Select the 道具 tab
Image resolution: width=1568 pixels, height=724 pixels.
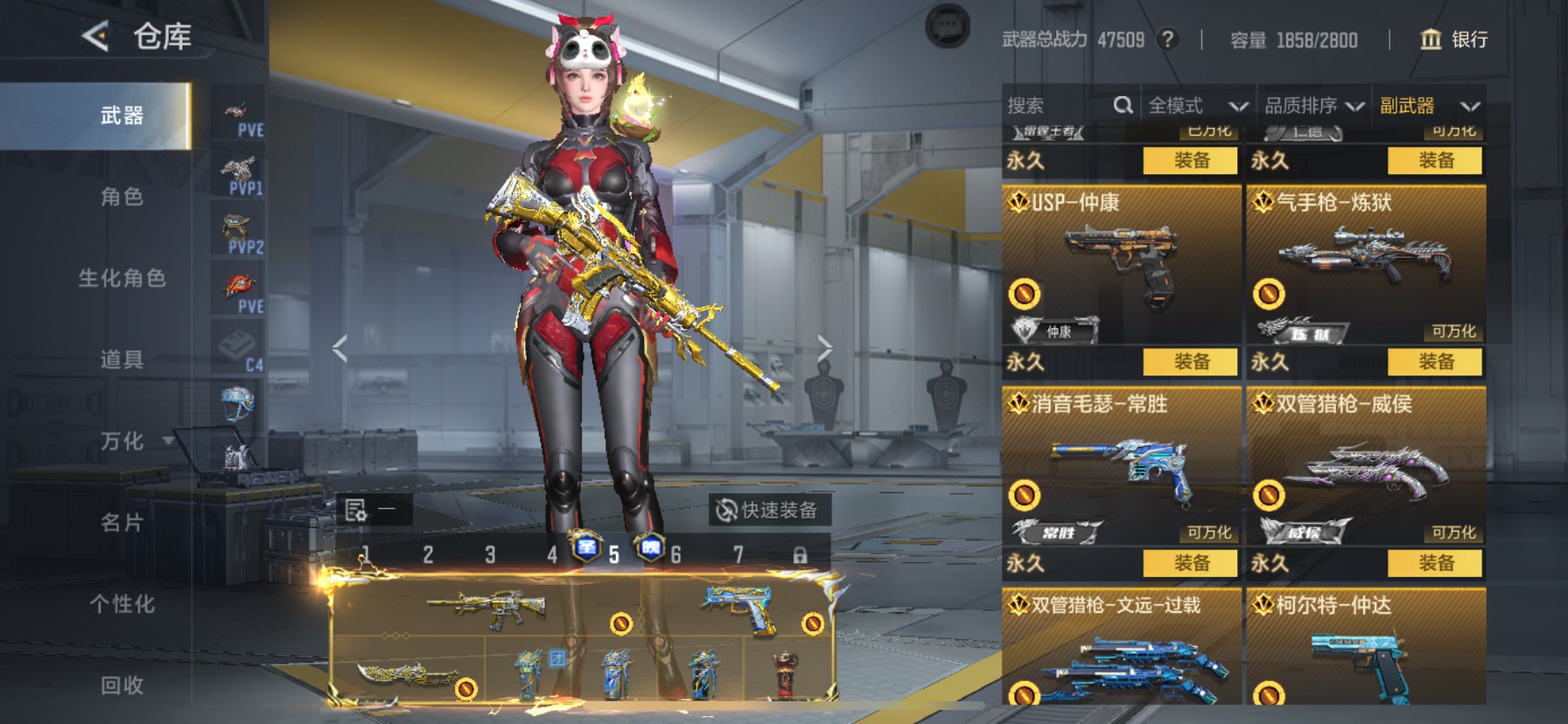coord(122,359)
